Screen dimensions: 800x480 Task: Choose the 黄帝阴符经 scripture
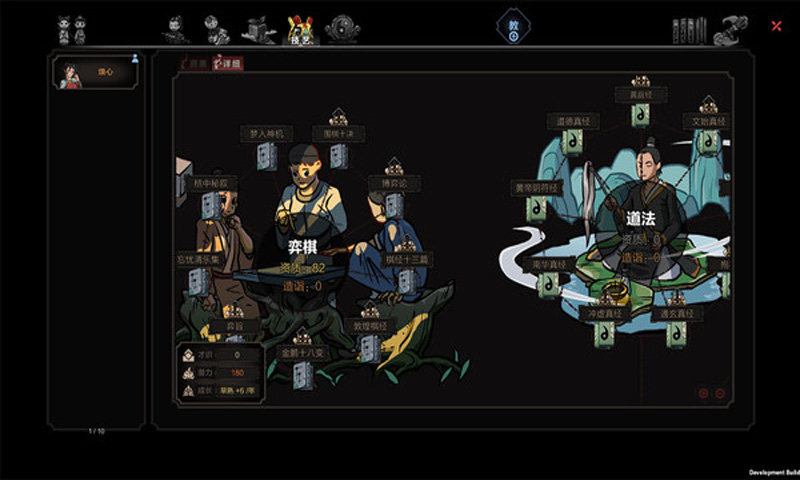click(x=537, y=207)
